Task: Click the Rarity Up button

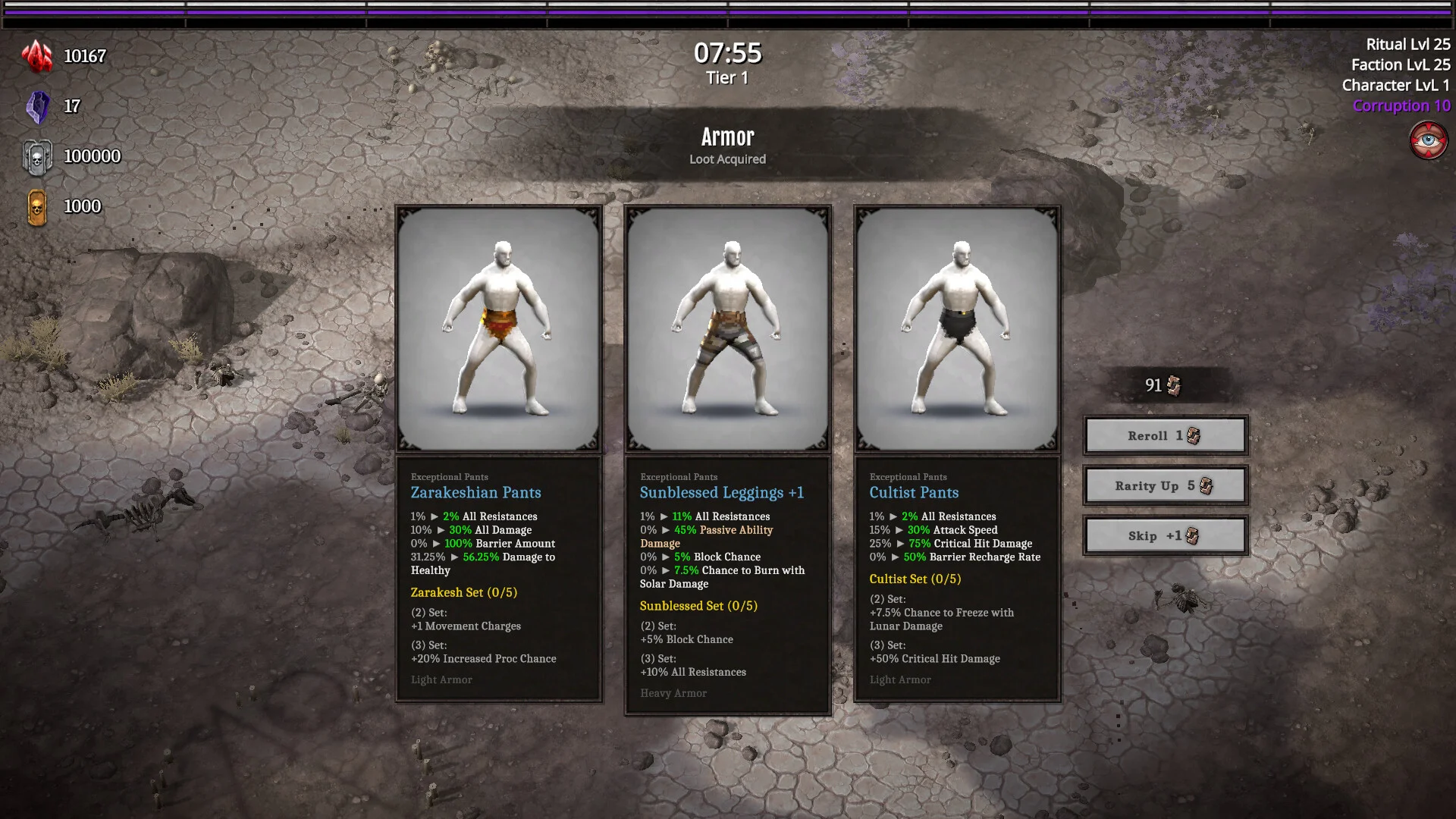Action: (1165, 486)
